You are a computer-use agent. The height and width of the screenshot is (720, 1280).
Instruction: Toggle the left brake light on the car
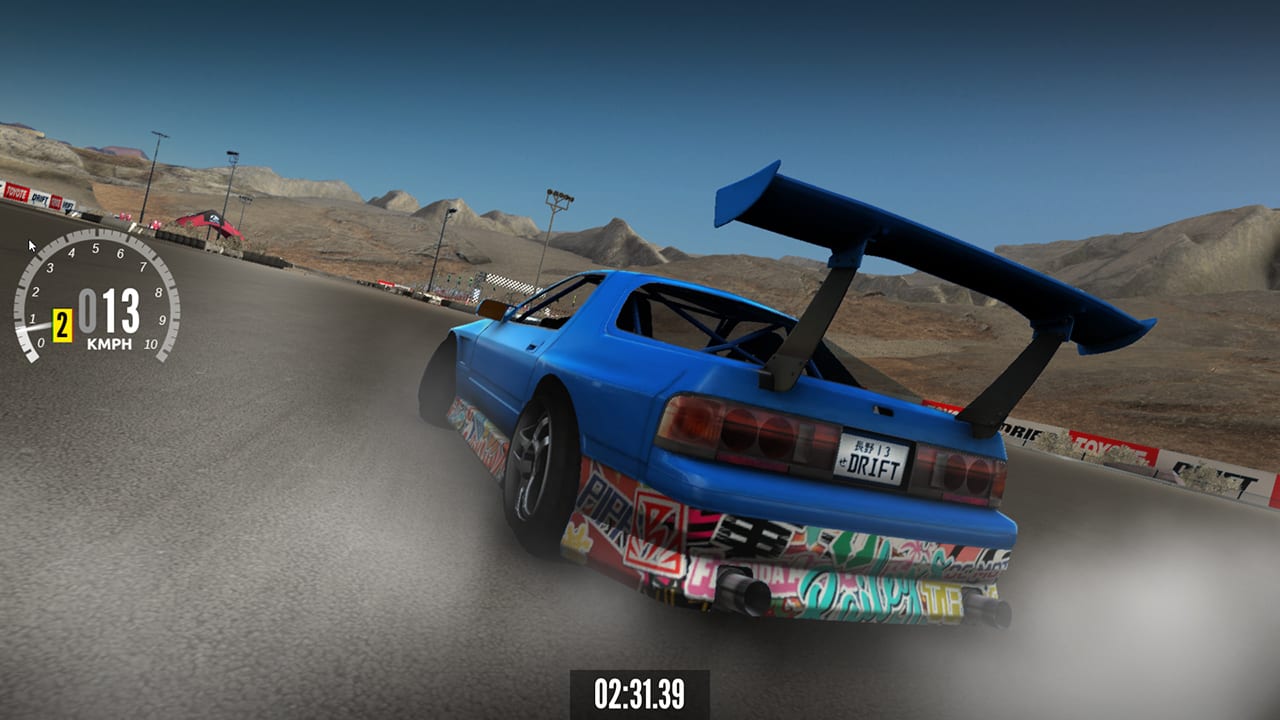(x=737, y=435)
